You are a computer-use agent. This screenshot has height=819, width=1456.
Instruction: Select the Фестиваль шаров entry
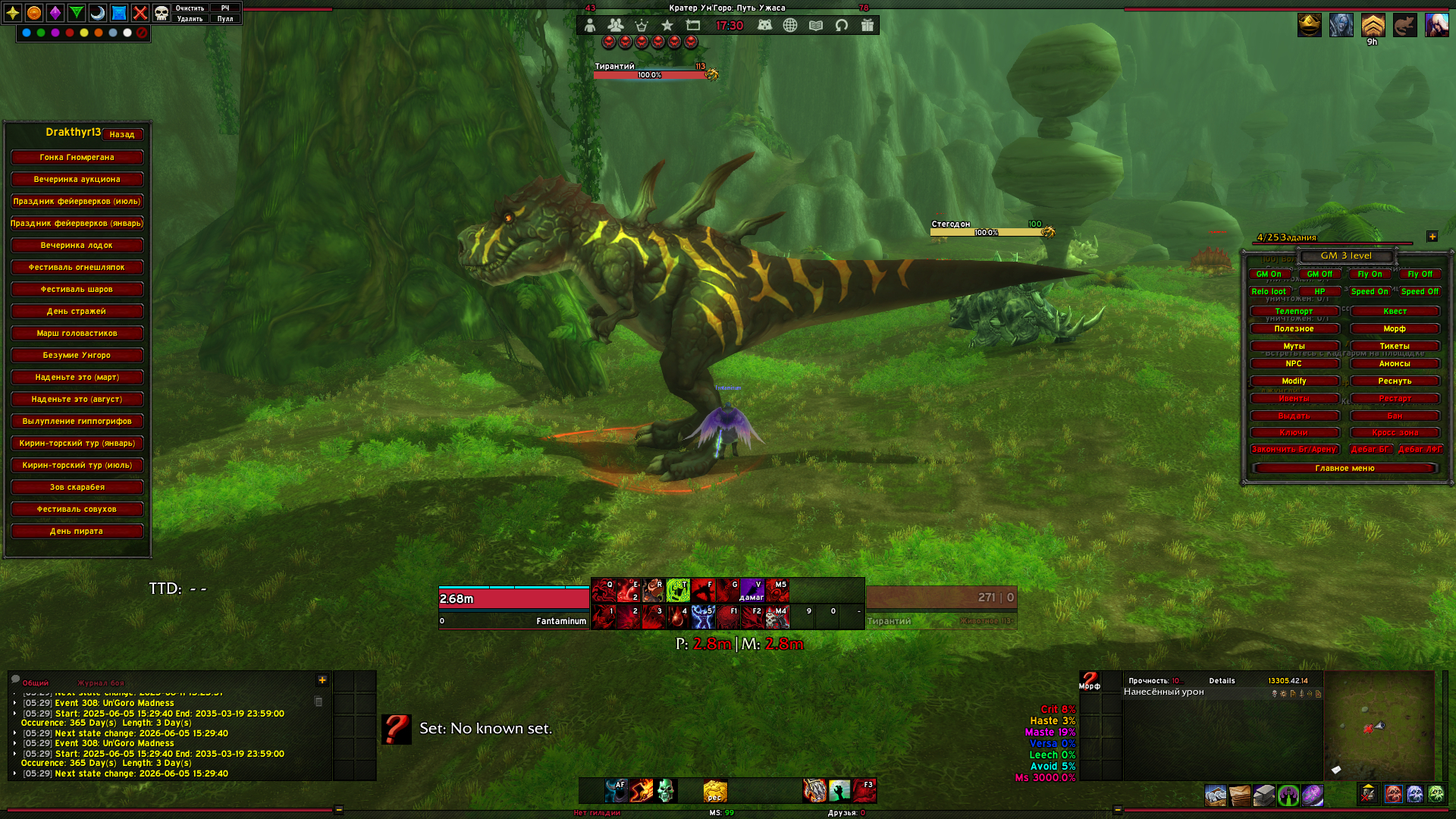click(x=77, y=289)
